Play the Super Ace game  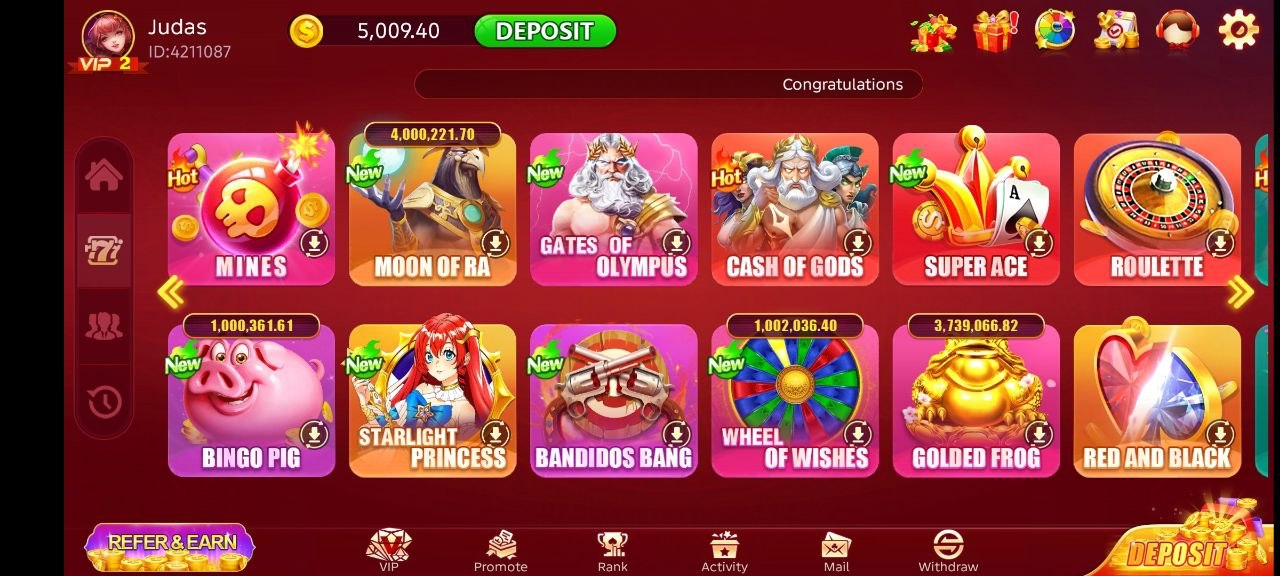pyautogui.click(x=975, y=210)
